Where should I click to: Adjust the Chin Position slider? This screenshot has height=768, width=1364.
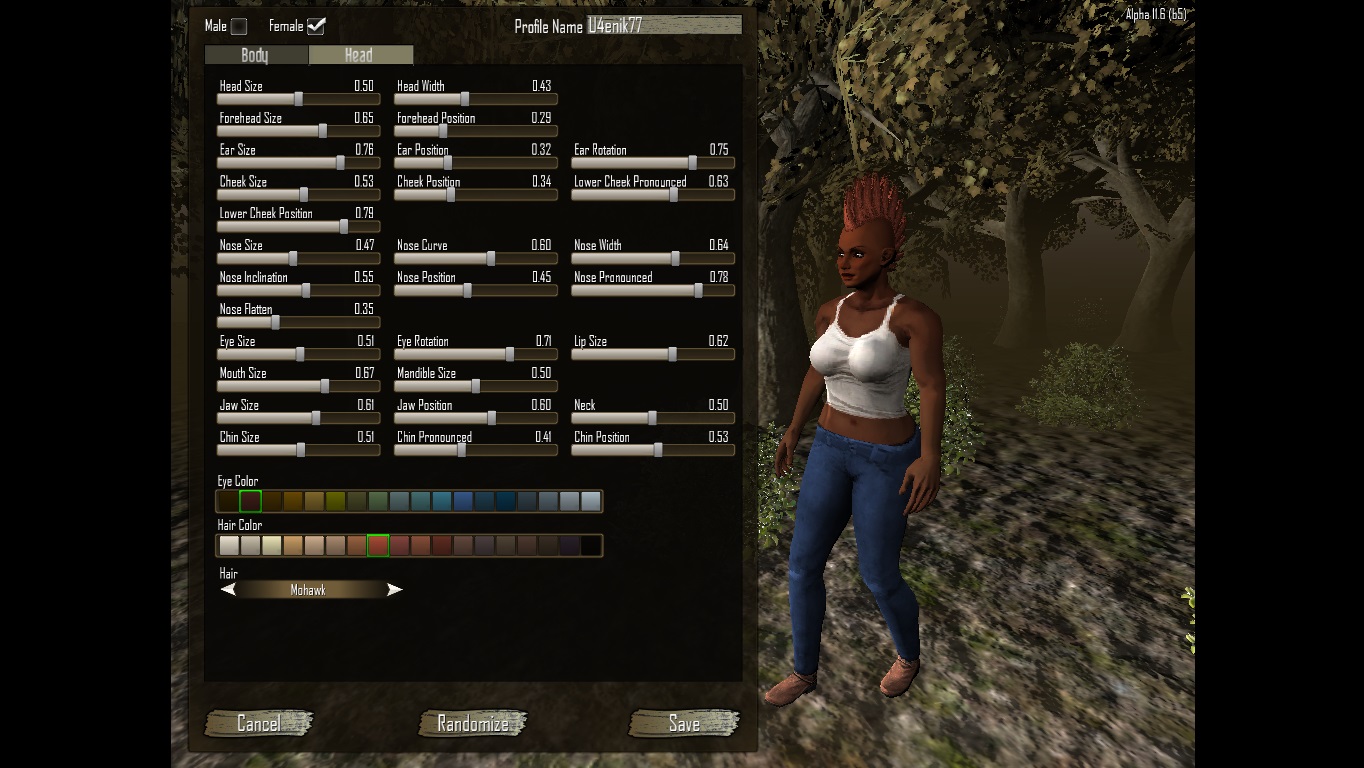click(x=657, y=450)
